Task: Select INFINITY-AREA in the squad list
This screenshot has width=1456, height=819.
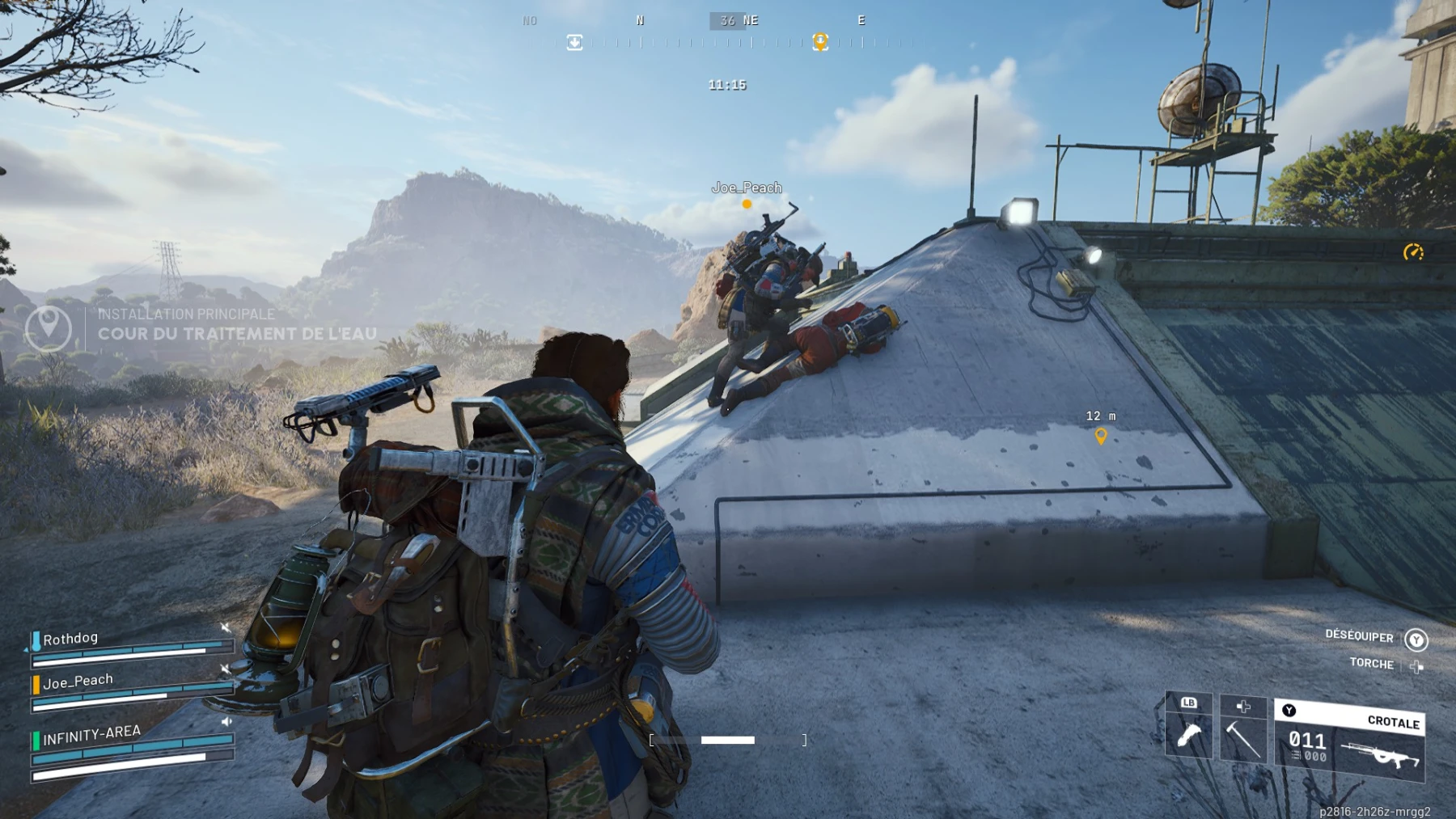Action: [91, 734]
